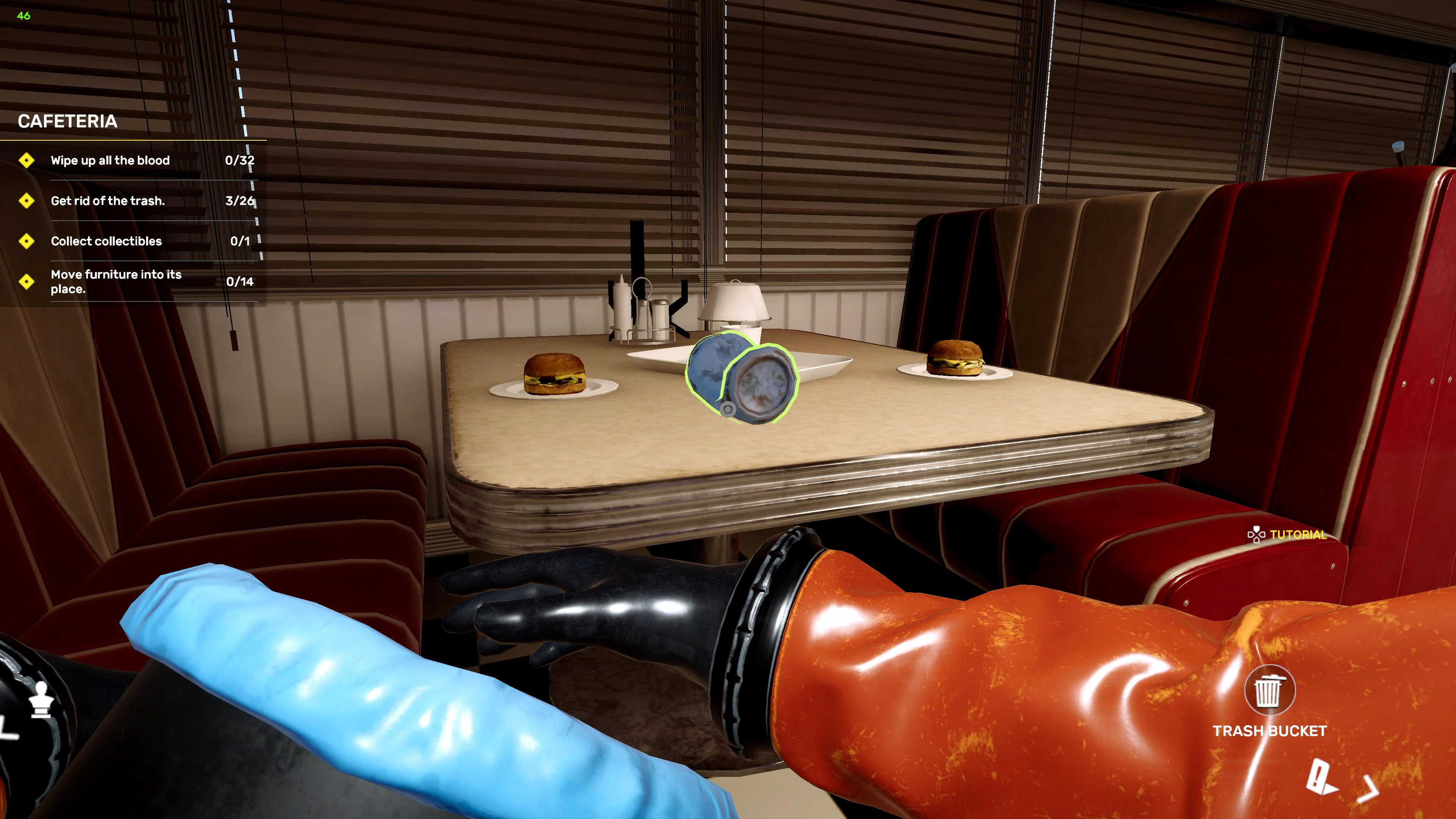
Task: Click the green 46 counter at top left
Action: point(23,15)
